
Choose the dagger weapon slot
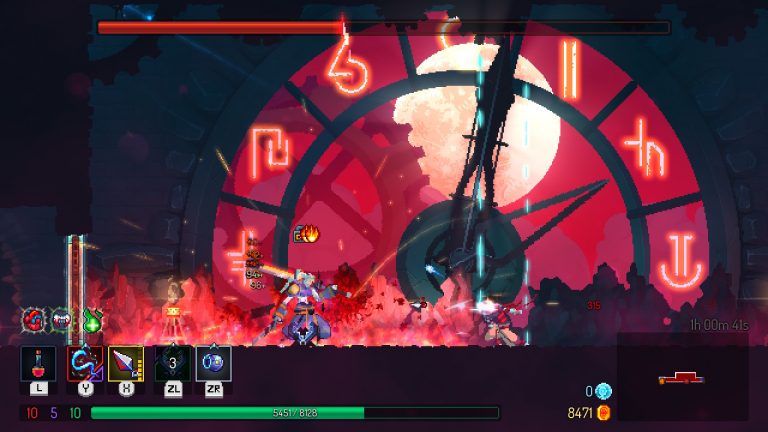126,363
